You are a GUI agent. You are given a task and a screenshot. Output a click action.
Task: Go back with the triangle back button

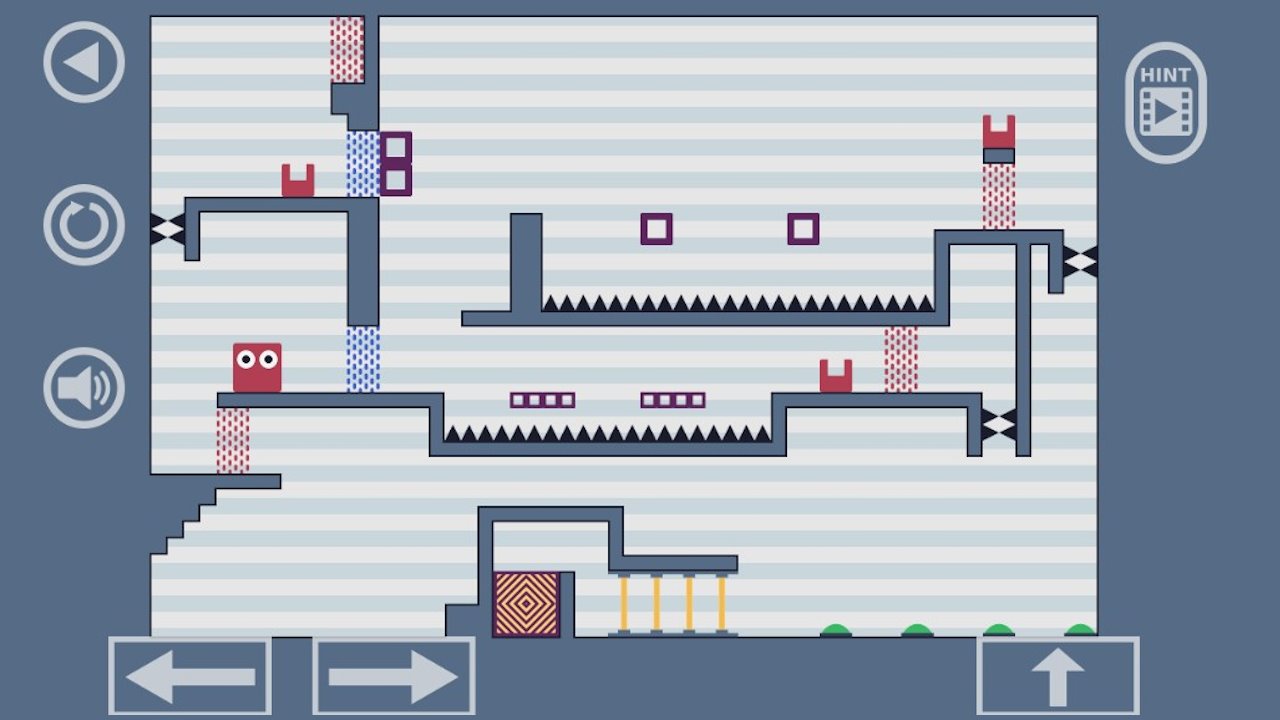84,63
